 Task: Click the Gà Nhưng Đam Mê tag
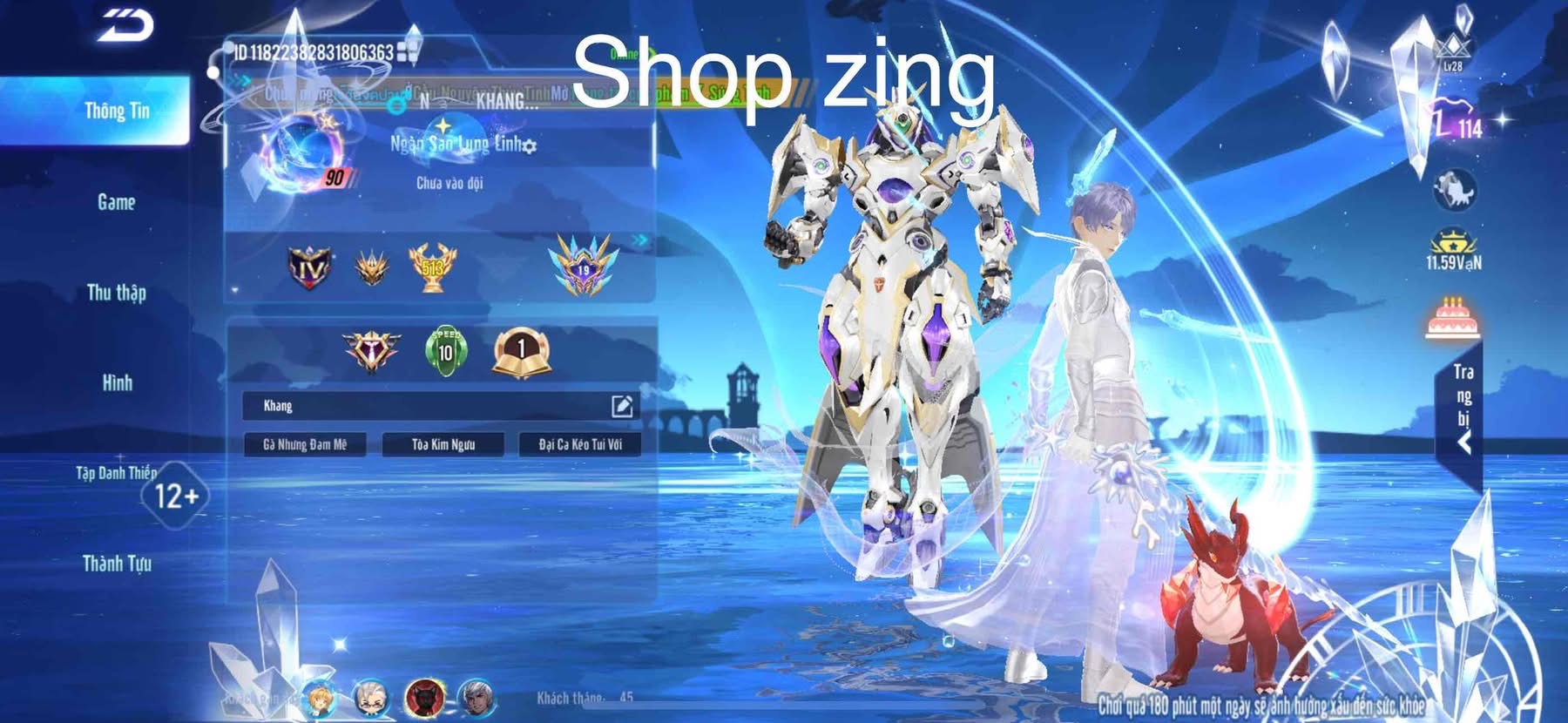click(x=305, y=444)
